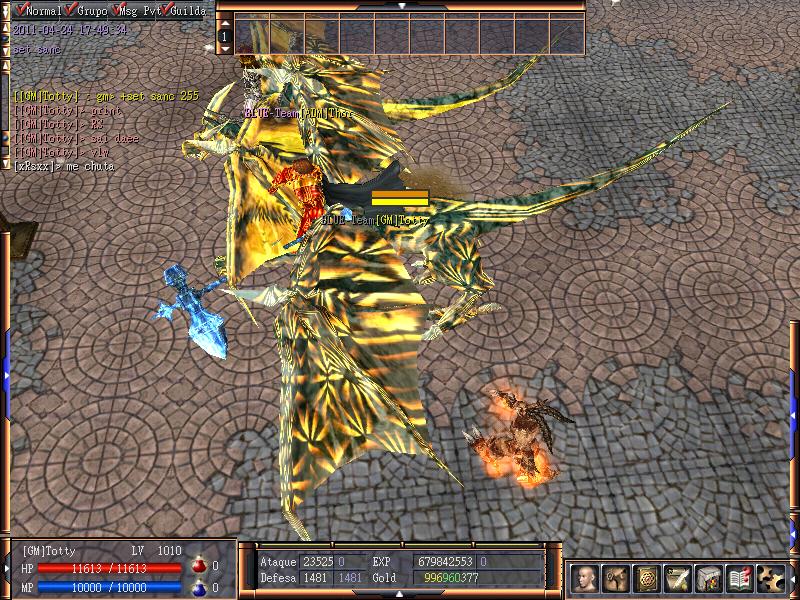The height and width of the screenshot is (600, 800).
Task: Open the gear settings icon
Action: [771, 579]
